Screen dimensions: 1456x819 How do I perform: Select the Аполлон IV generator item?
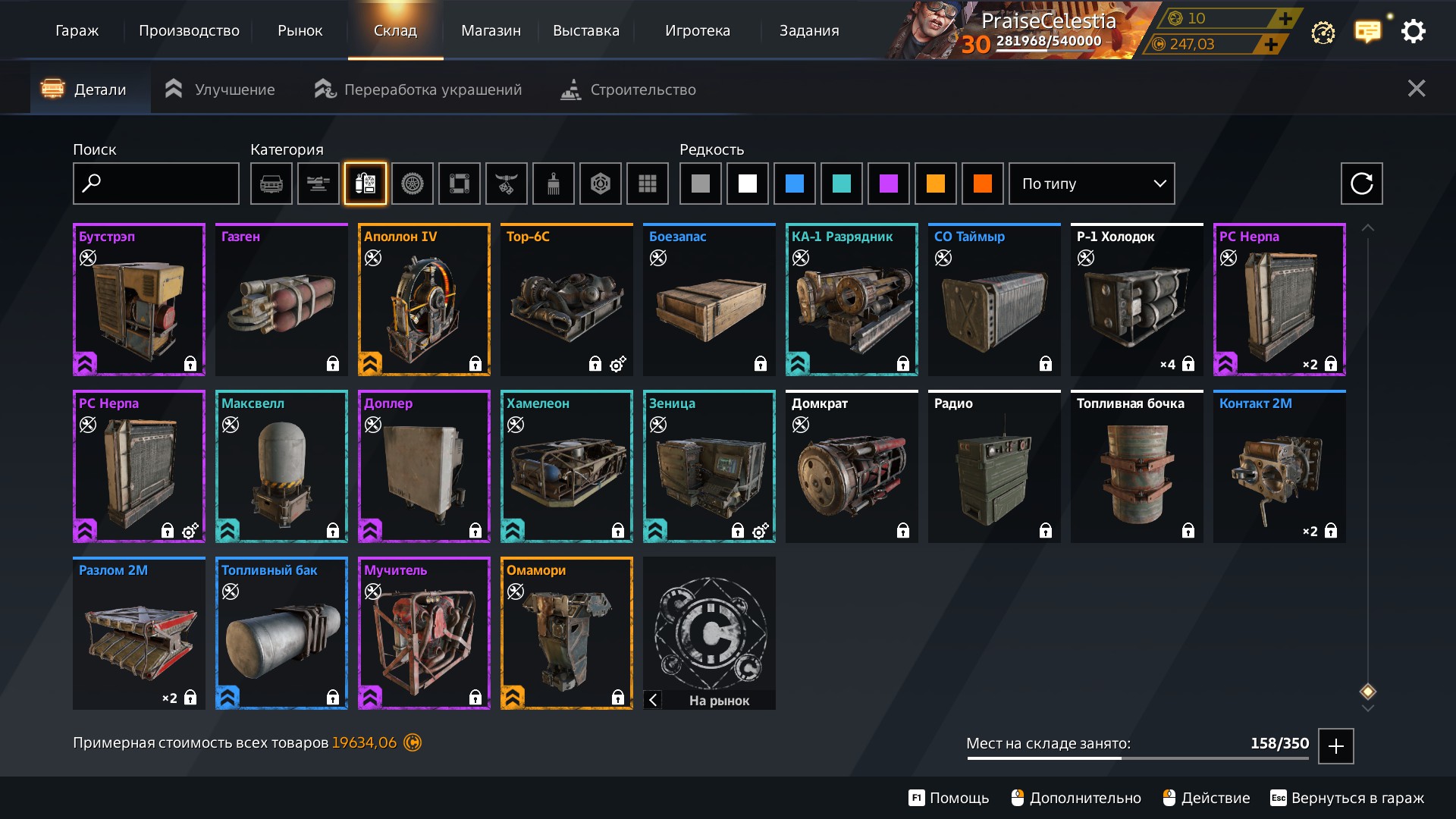pyautogui.click(x=424, y=300)
